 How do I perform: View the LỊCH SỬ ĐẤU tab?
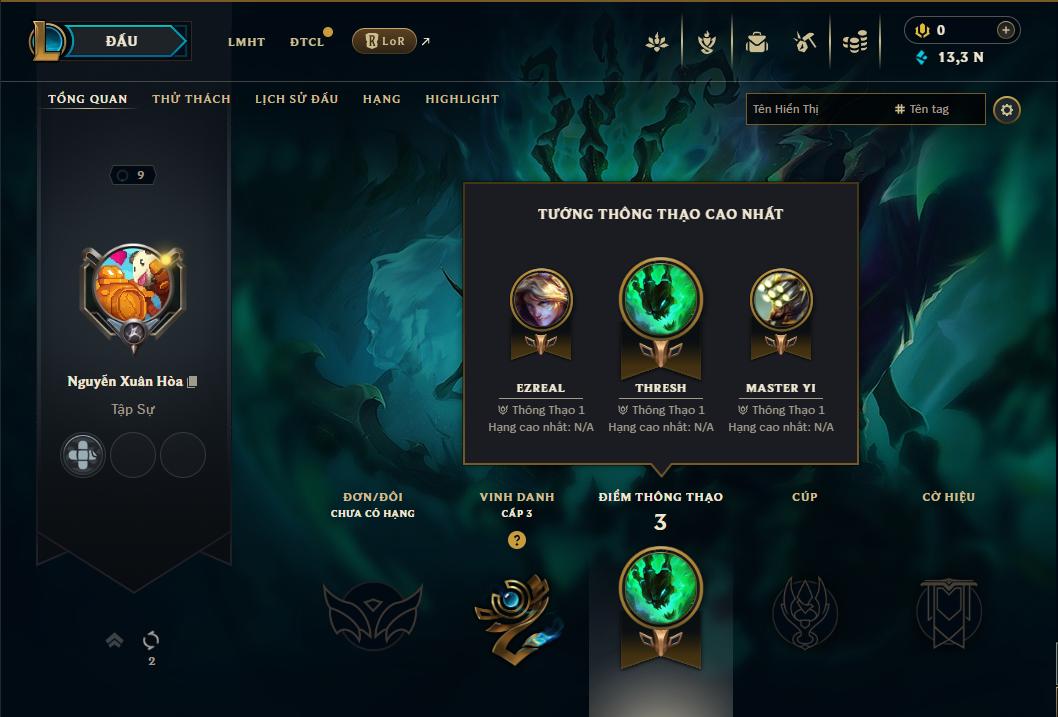[296, 99]
